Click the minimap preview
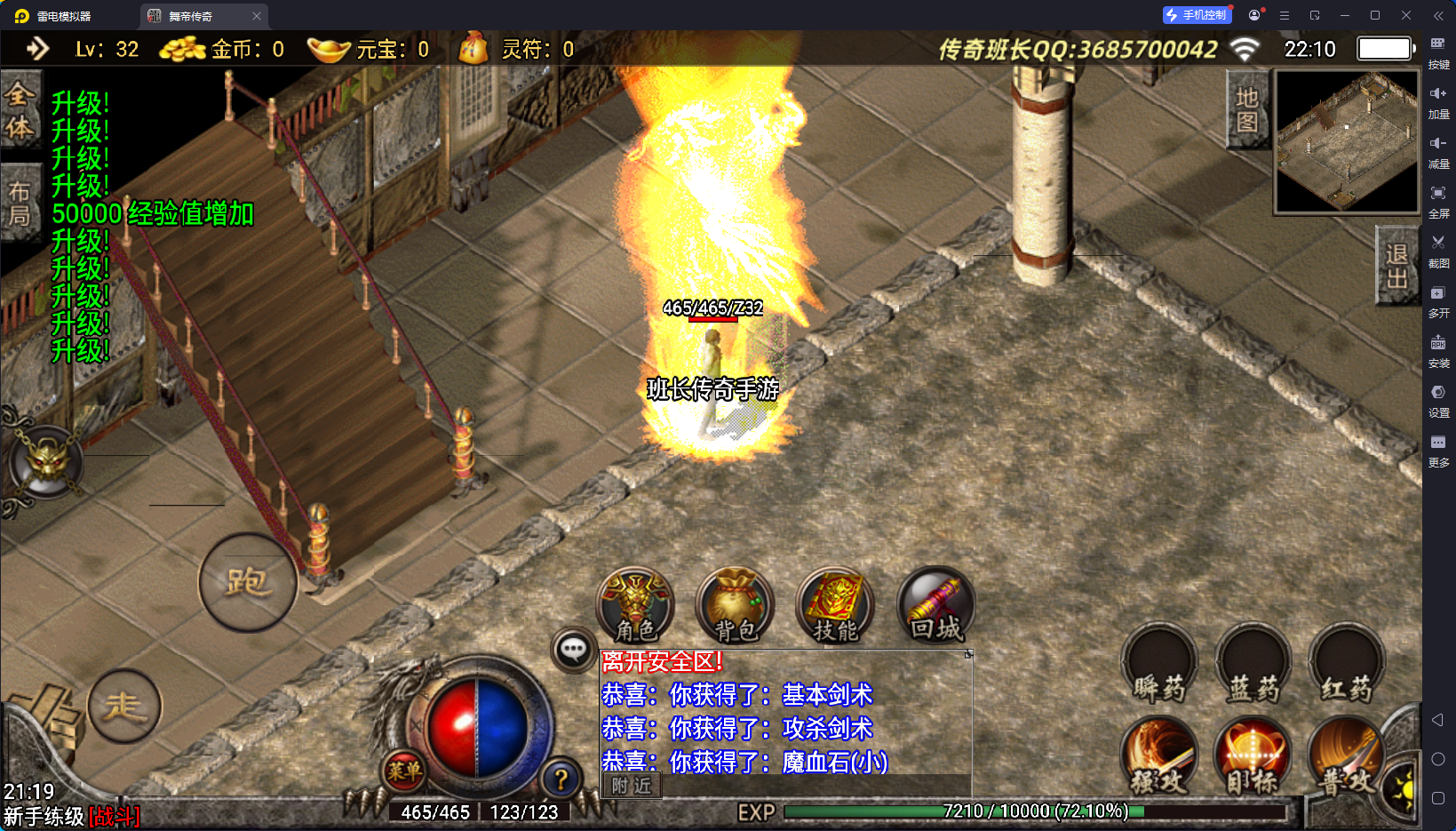 pos(1347,142)
